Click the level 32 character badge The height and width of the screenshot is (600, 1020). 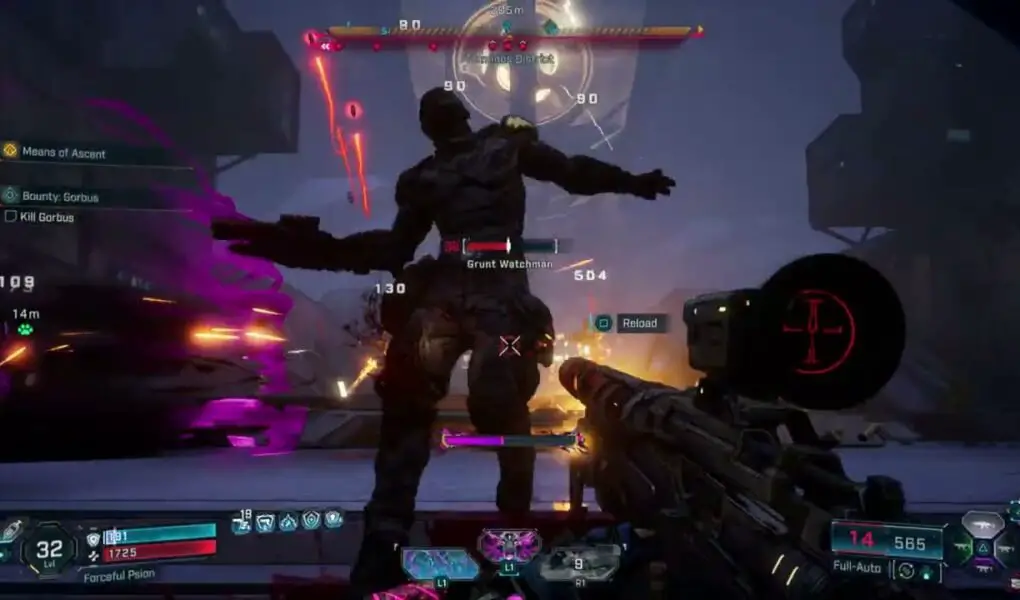49,548
